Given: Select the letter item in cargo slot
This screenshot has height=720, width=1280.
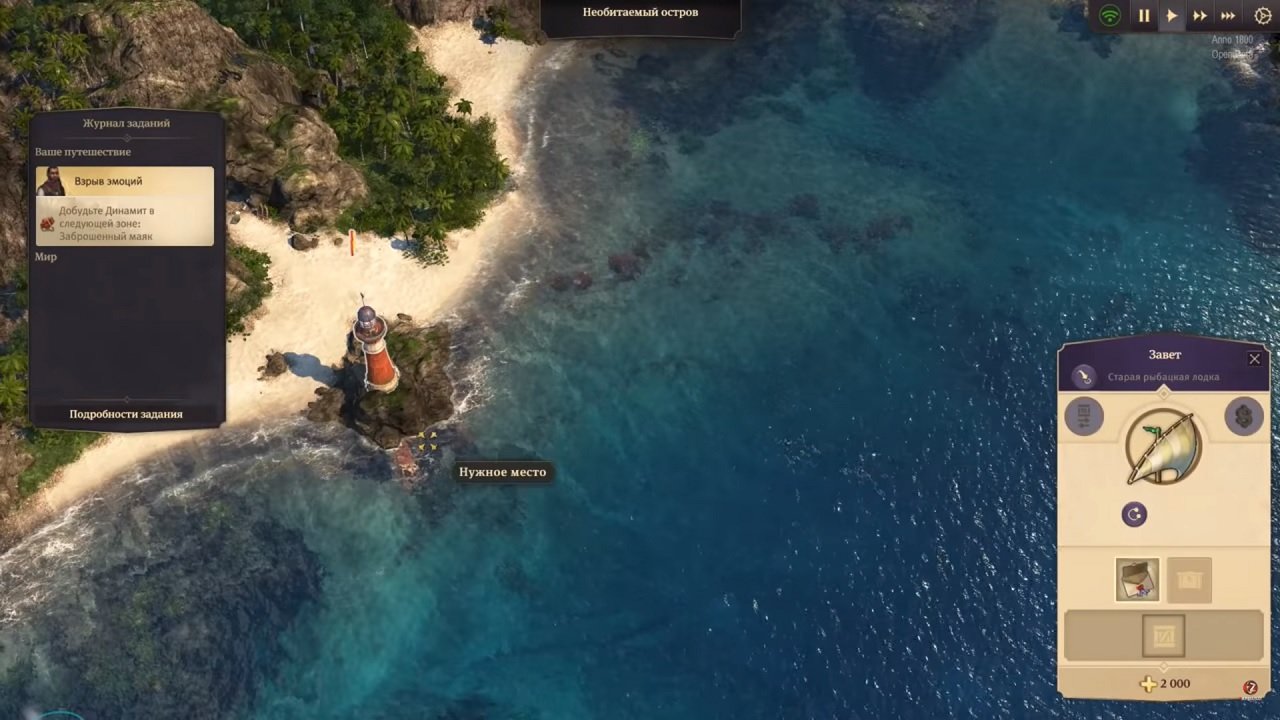Looking at the screenshot, I should (1137, 579).
